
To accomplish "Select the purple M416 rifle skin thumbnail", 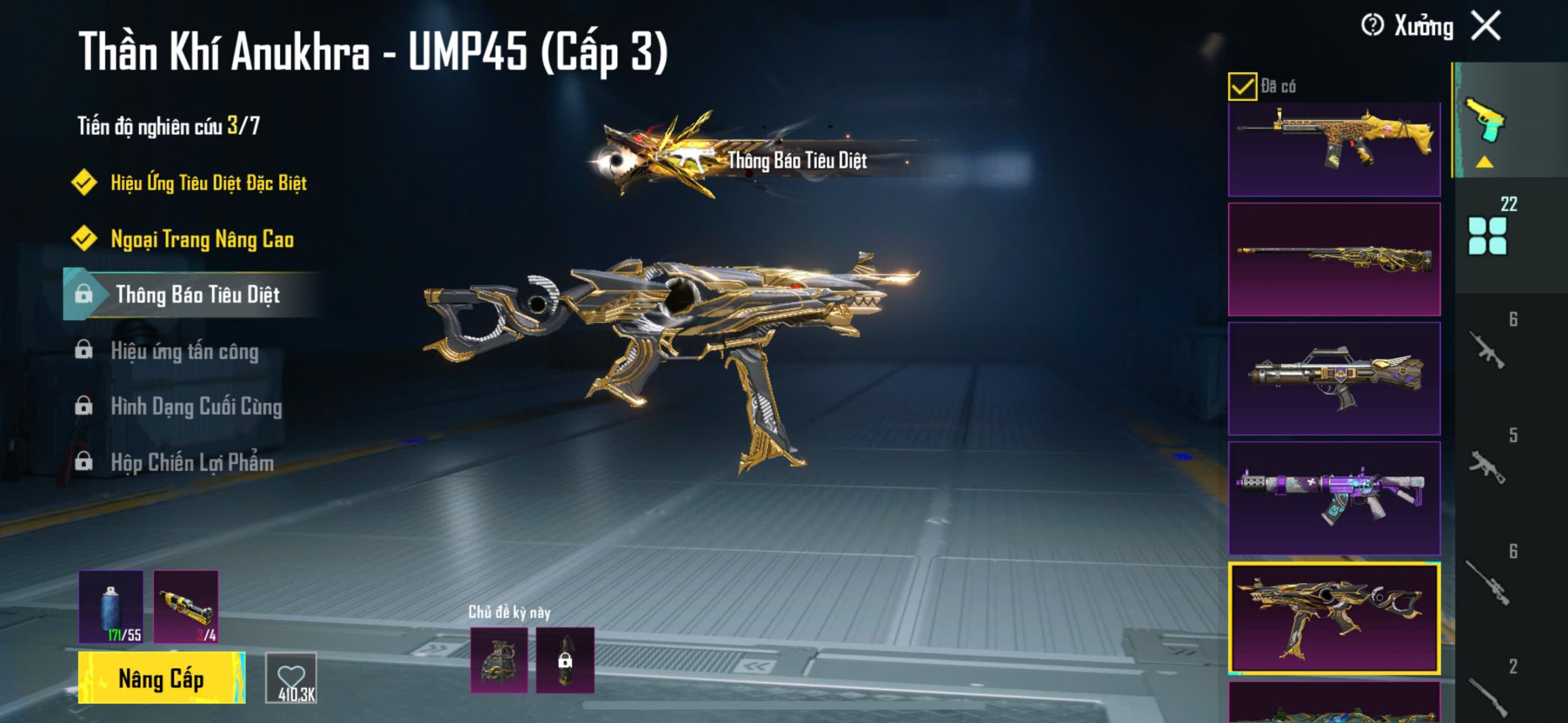I will click(1334, 497).
